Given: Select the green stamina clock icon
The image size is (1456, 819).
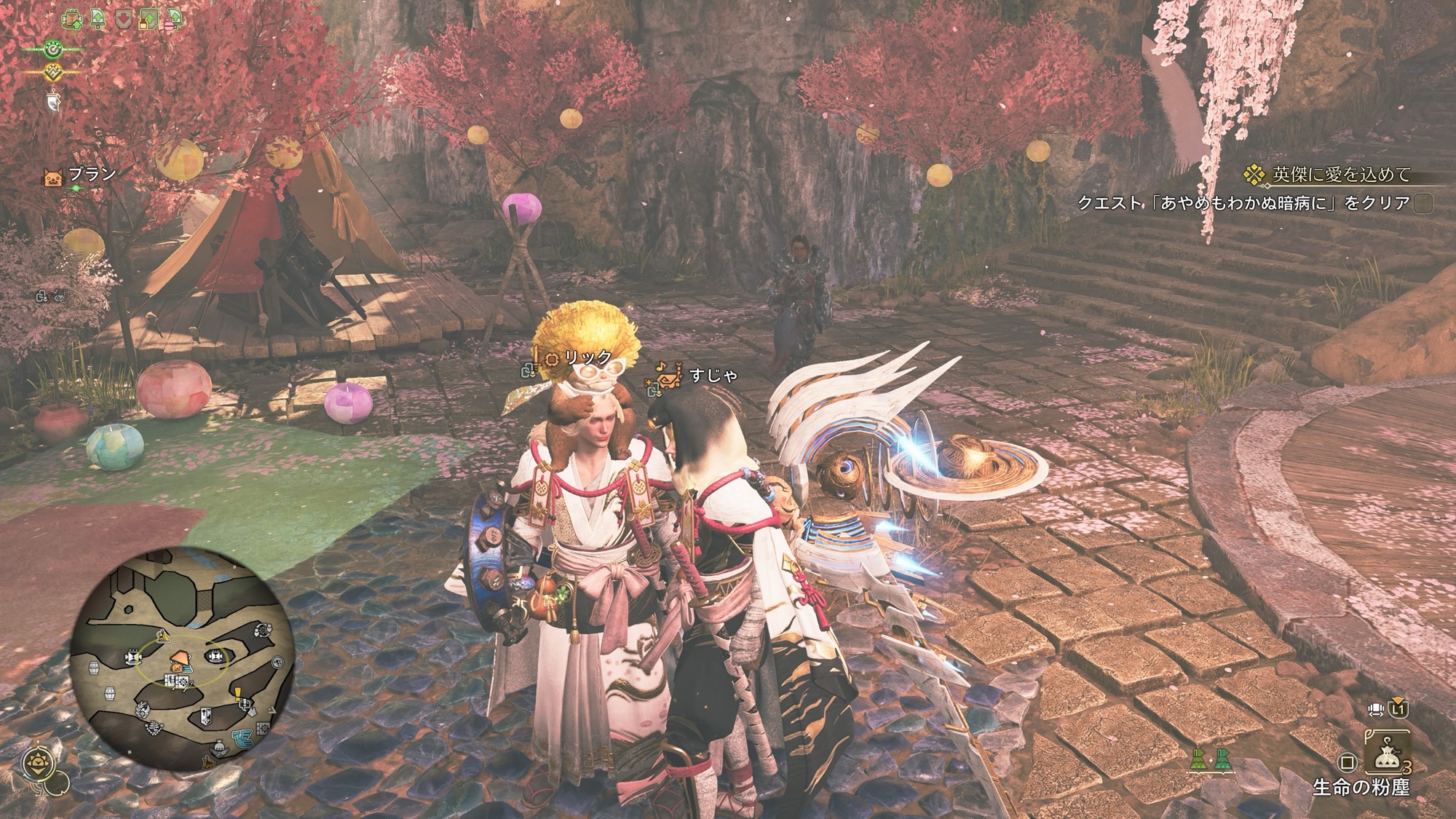Looking at the screenshot, I should (53, 50).
